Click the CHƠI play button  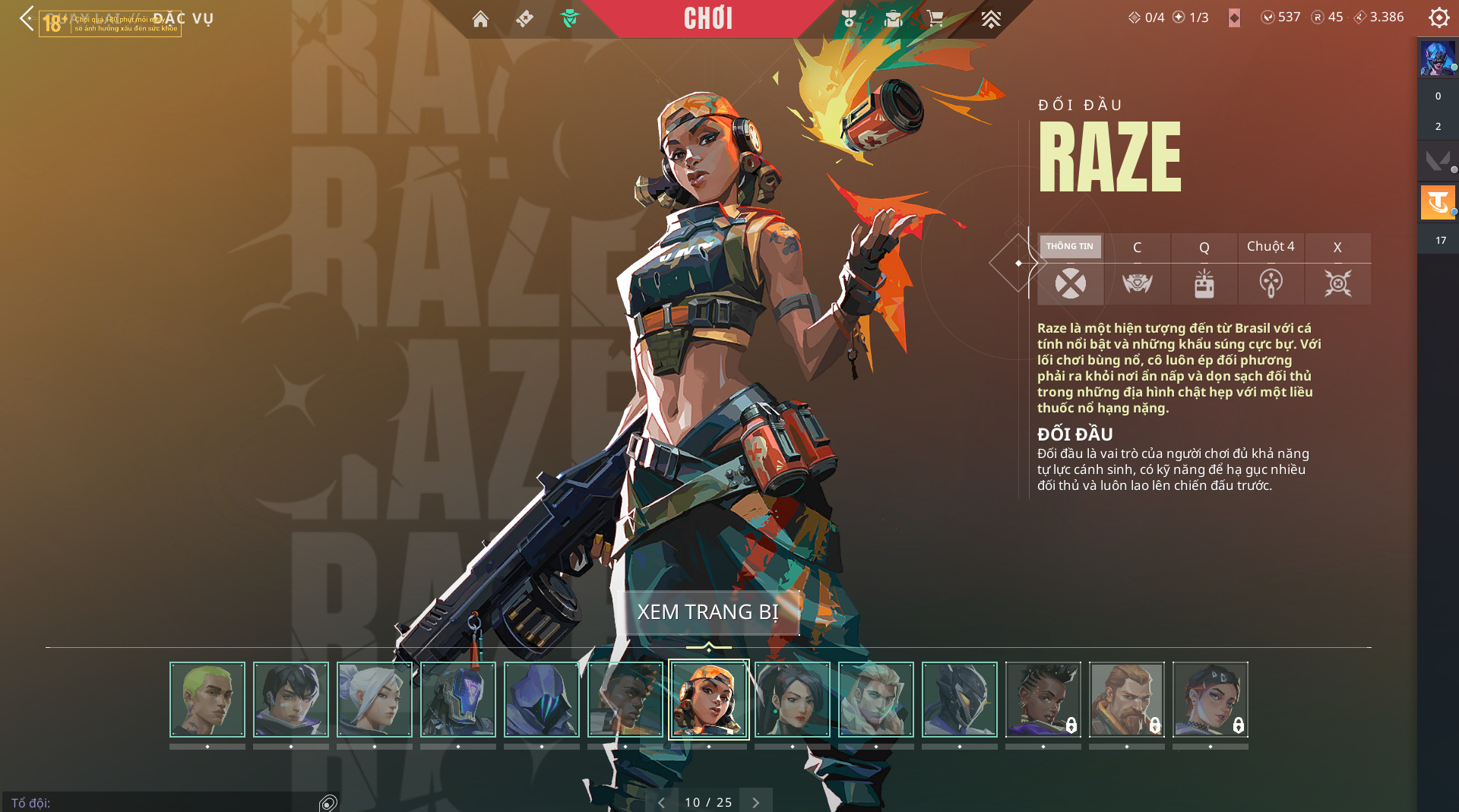point(707,18)
